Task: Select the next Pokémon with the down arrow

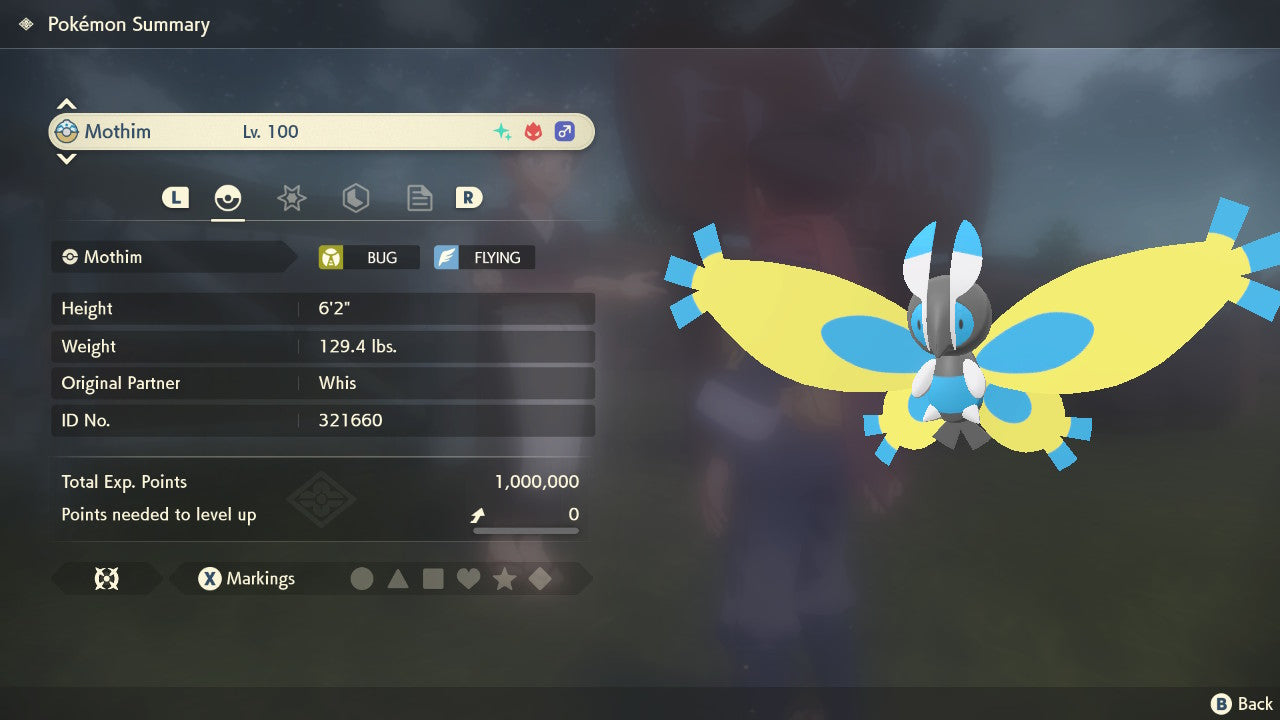Action: tap(66, 158)
